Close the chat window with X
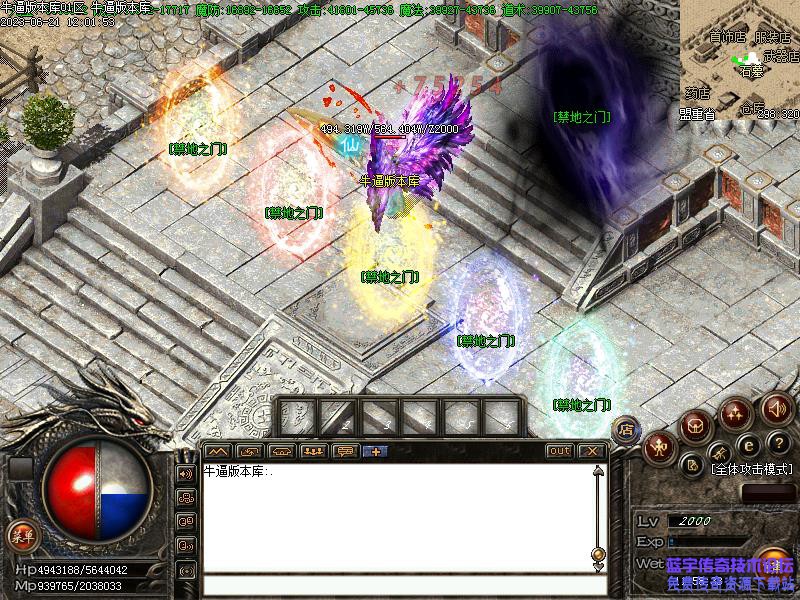The height and width of the screenshot is (600, 800). tap(592, 451)
